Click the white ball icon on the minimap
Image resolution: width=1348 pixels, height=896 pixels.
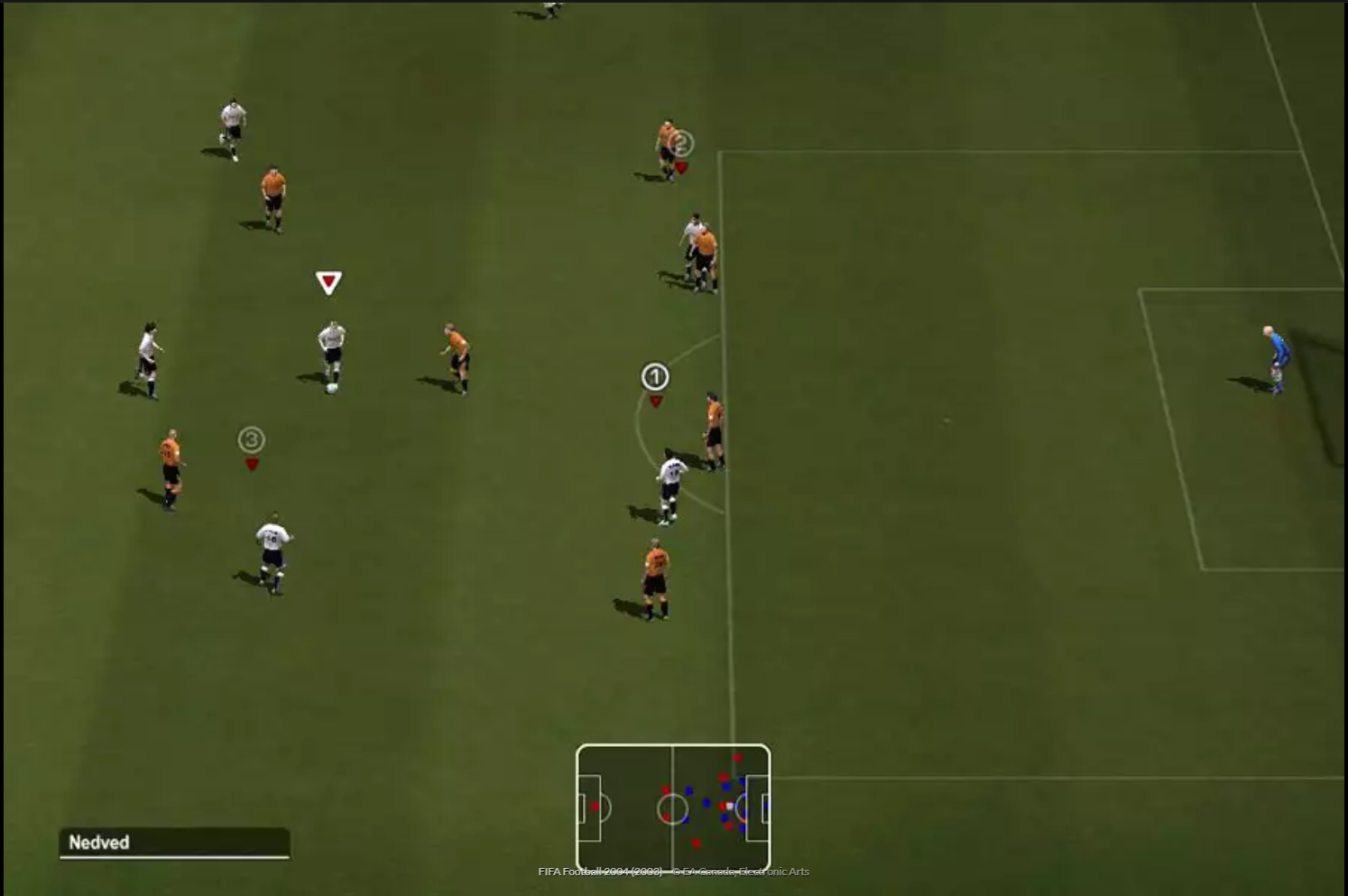click(730, 805)
